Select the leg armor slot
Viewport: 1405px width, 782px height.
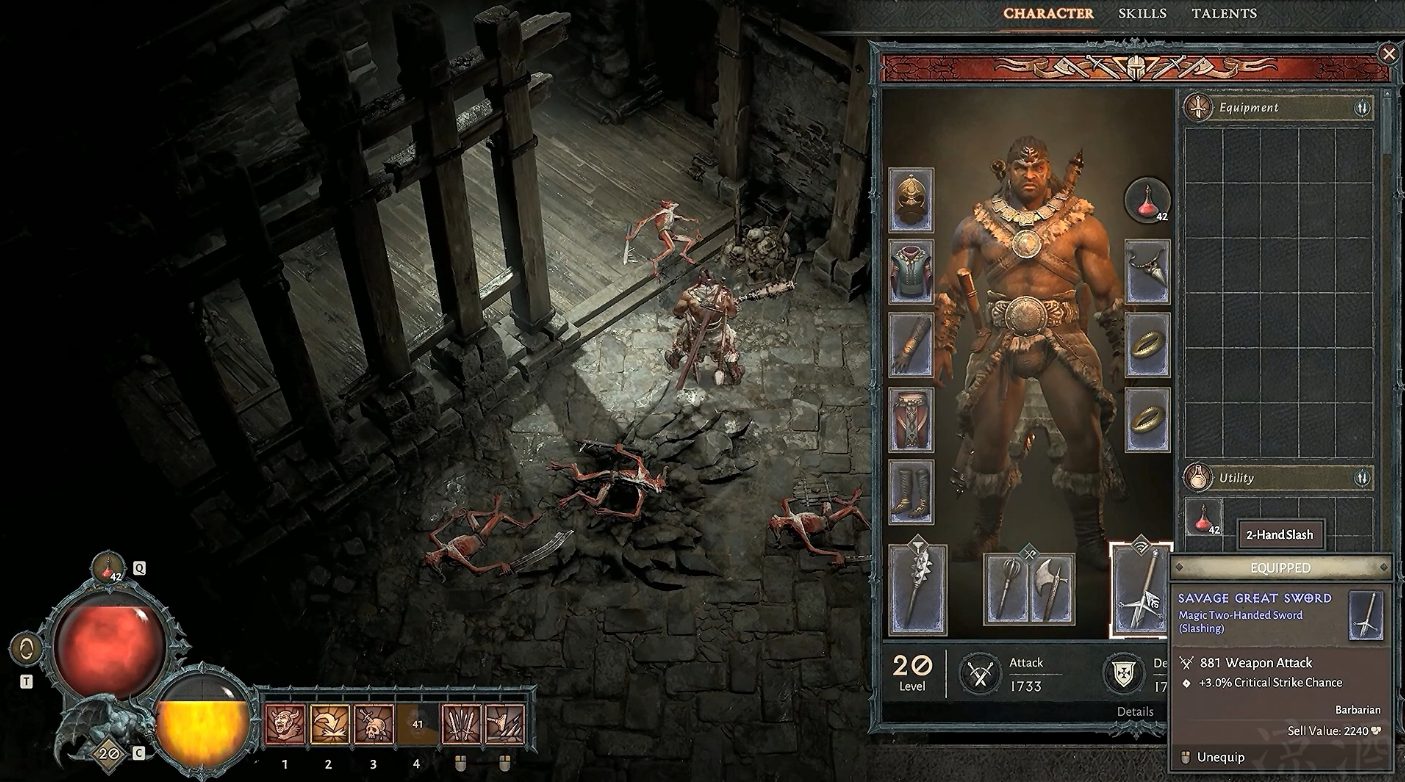click(x=911, y=419)
